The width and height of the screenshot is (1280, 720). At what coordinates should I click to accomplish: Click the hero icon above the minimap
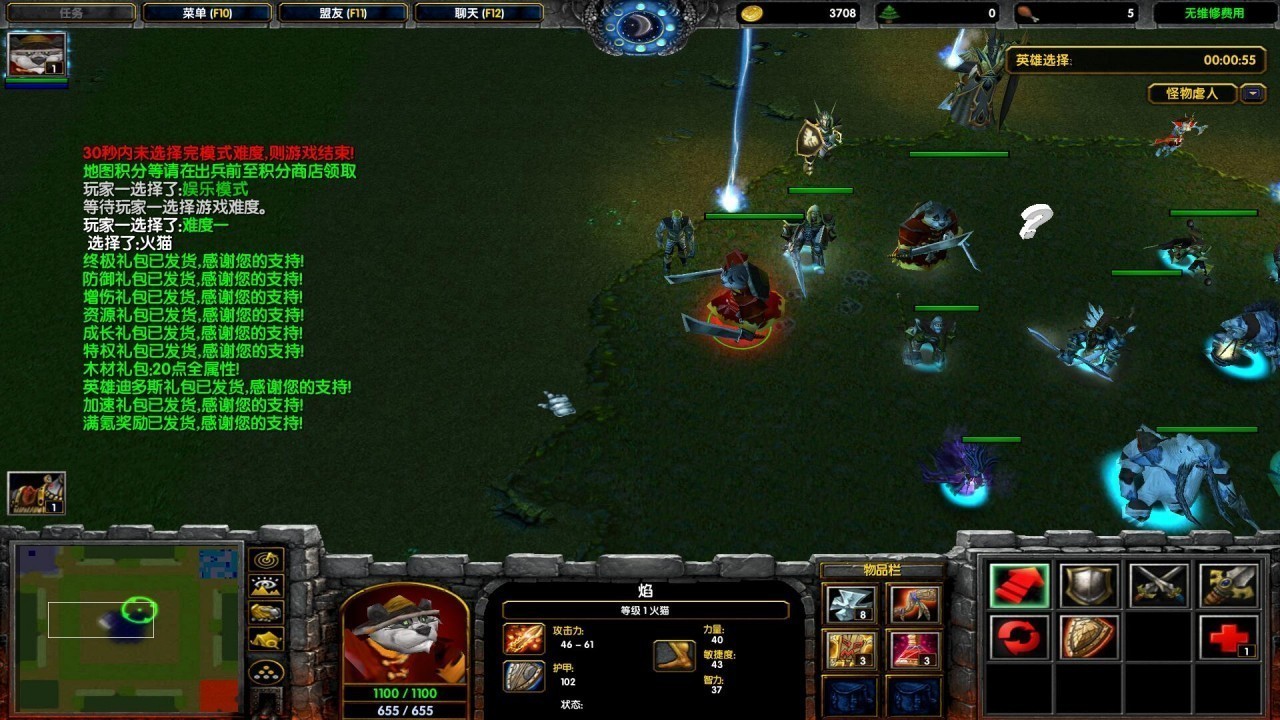coord(37,493)
